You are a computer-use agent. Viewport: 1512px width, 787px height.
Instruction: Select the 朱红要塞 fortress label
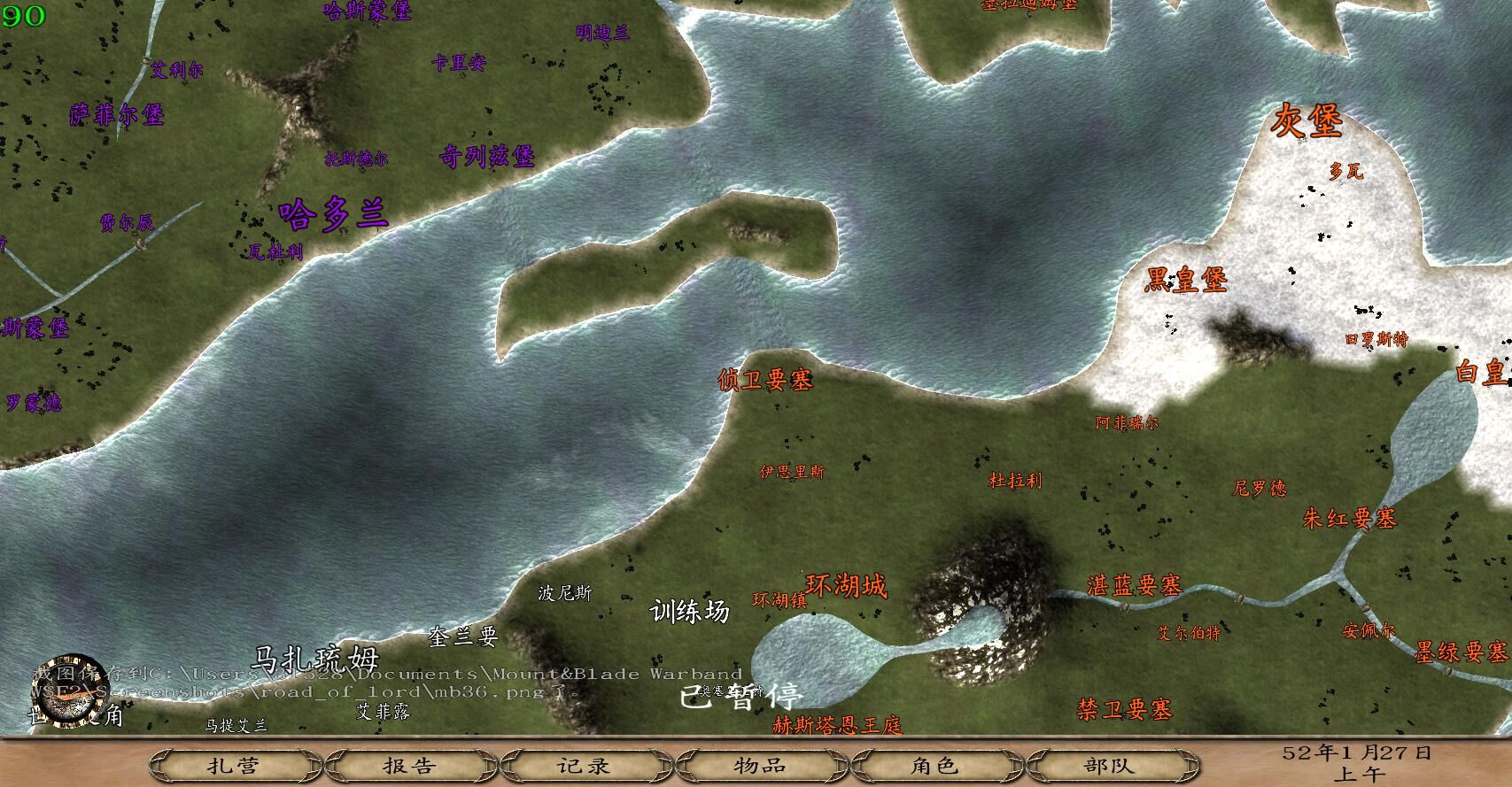1349,518
